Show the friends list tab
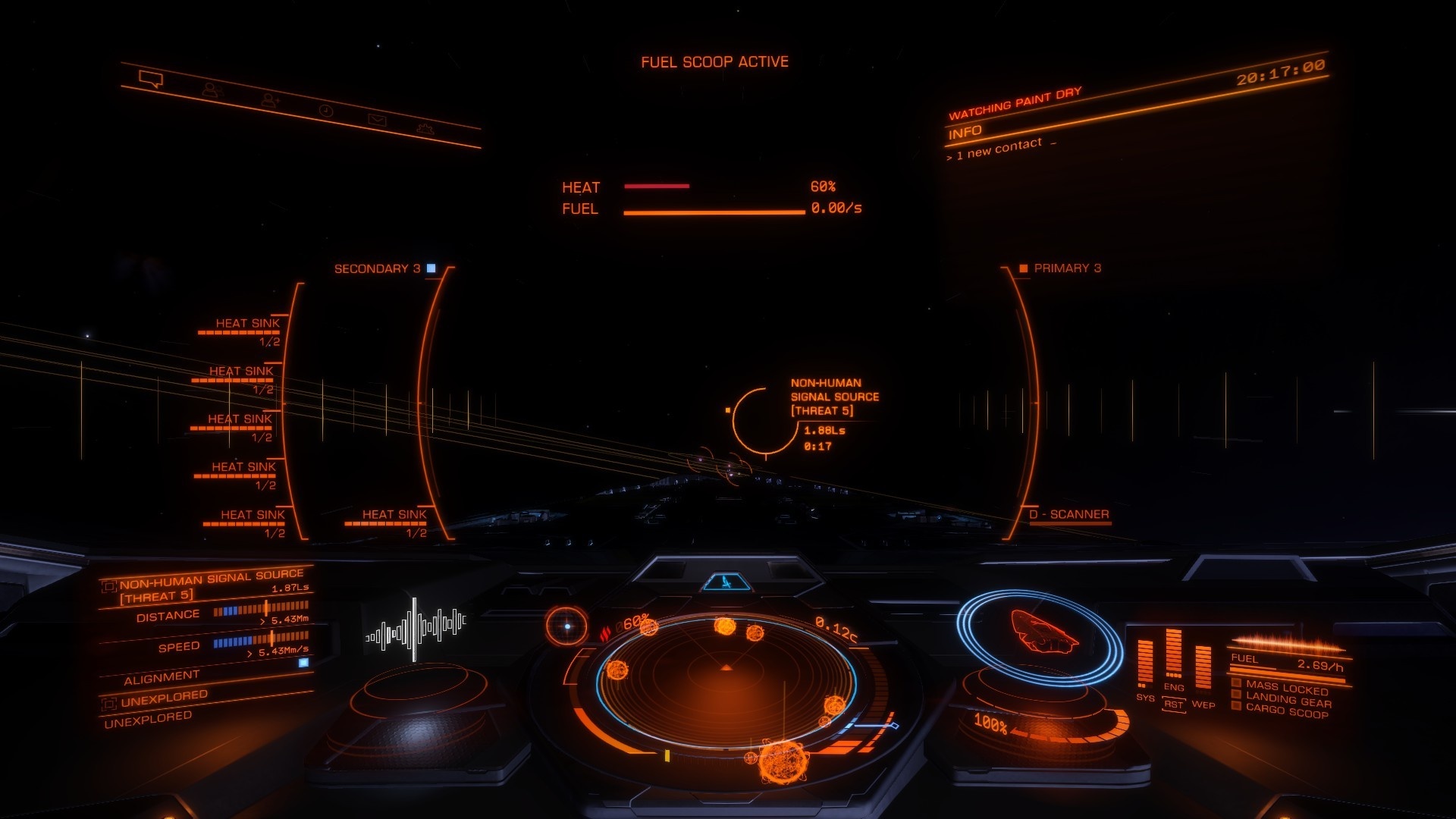 click(x=212, y=90)
